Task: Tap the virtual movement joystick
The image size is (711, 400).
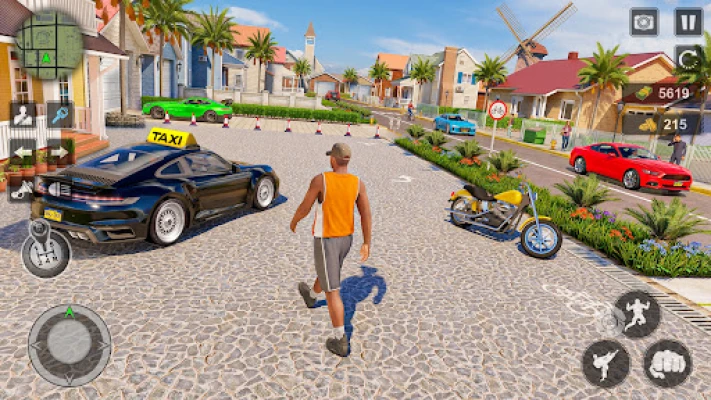Action: tap(69, 344)
